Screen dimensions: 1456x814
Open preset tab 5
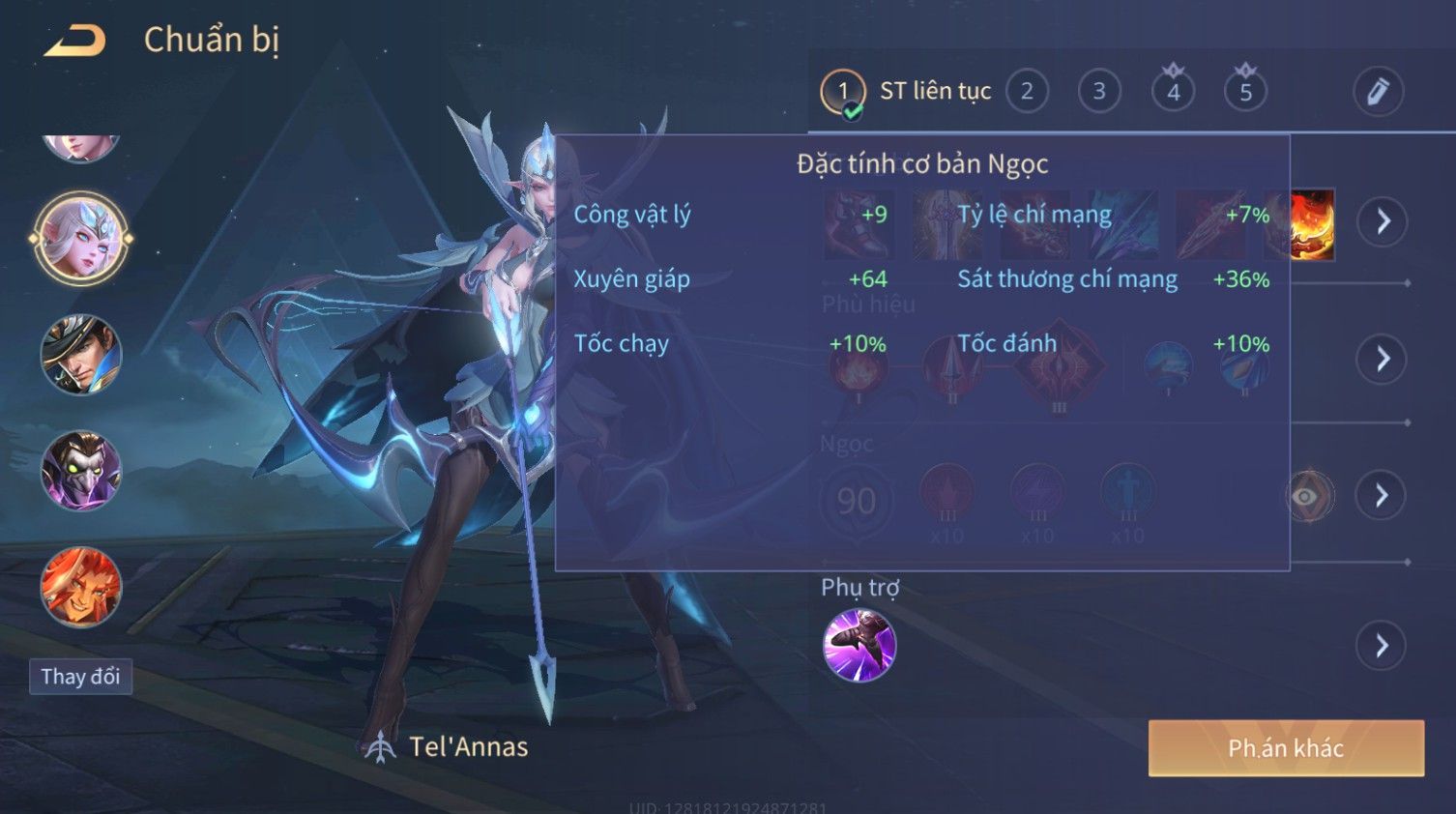(x=1245, y=92)
